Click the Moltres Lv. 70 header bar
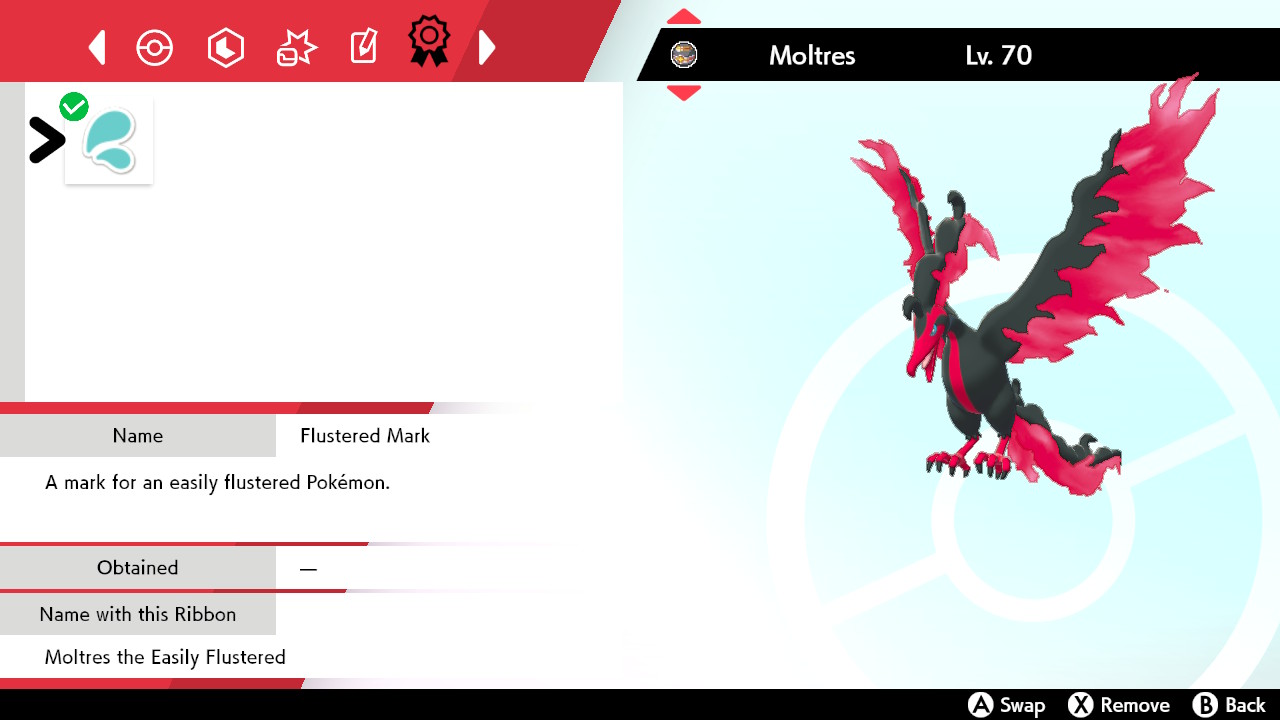 click(x=900, y=55)
